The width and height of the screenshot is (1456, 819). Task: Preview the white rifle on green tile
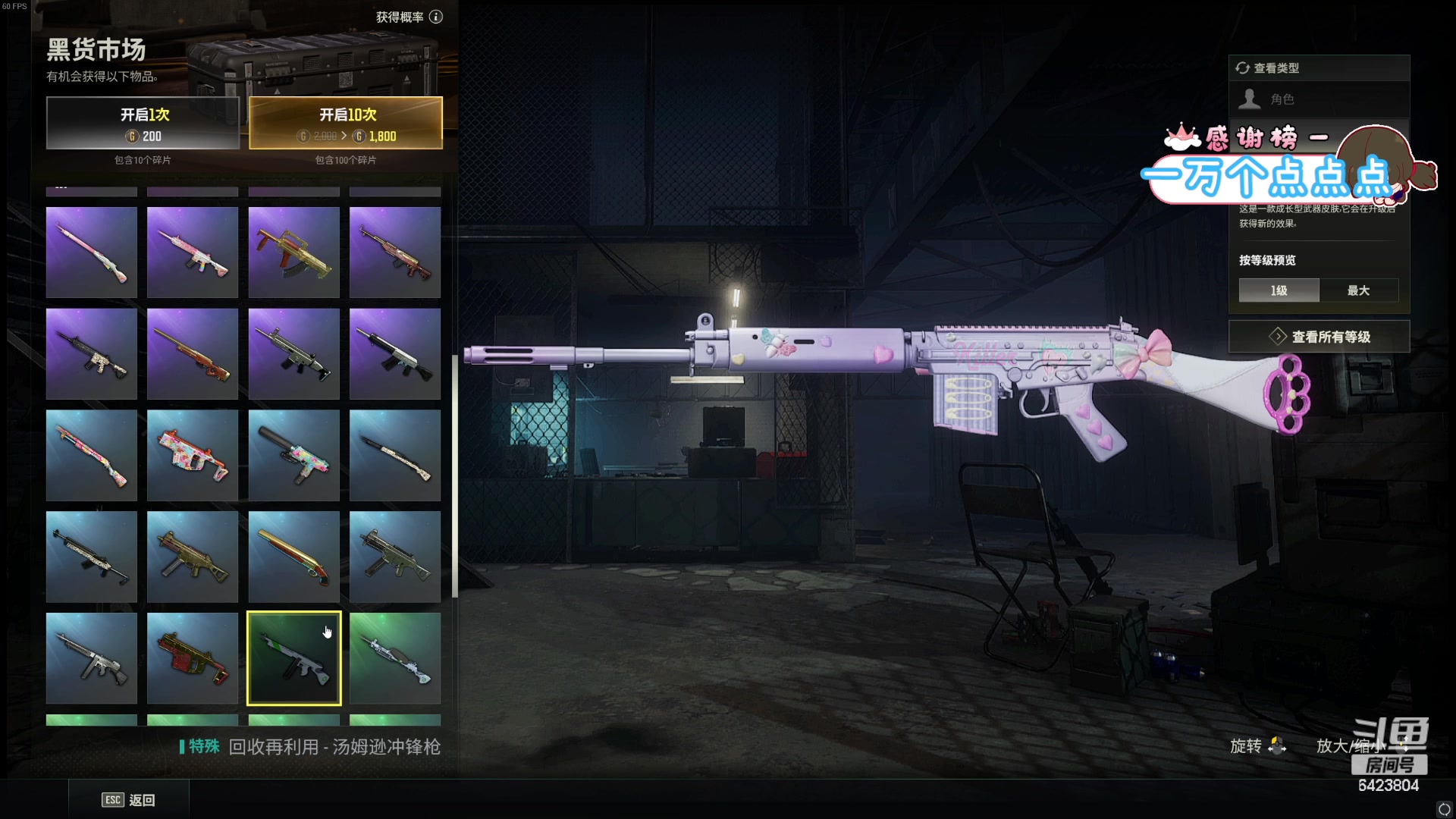pyautogui.click(x=395, y=658)
